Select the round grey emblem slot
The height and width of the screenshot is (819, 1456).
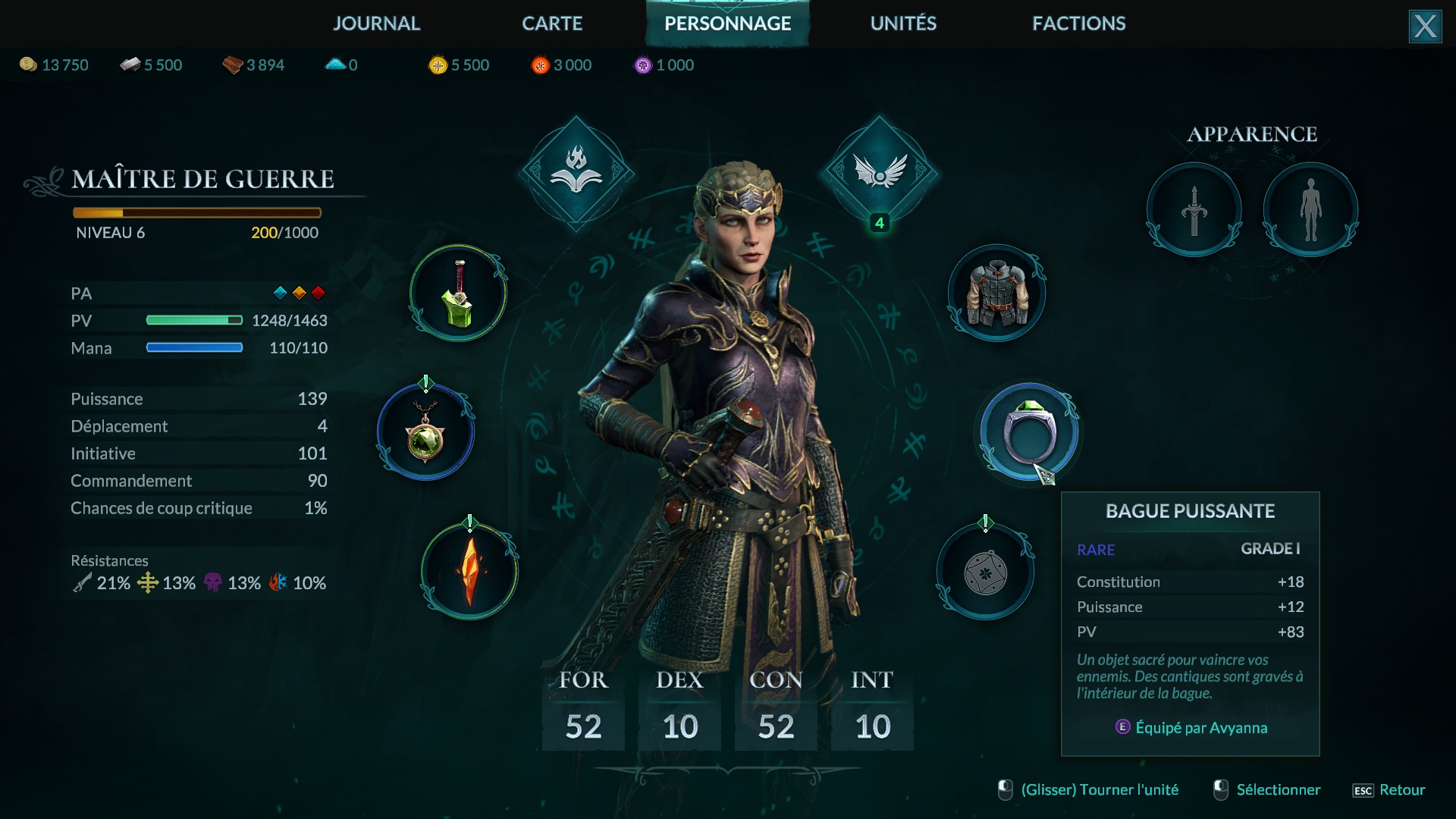pos(985,571)
